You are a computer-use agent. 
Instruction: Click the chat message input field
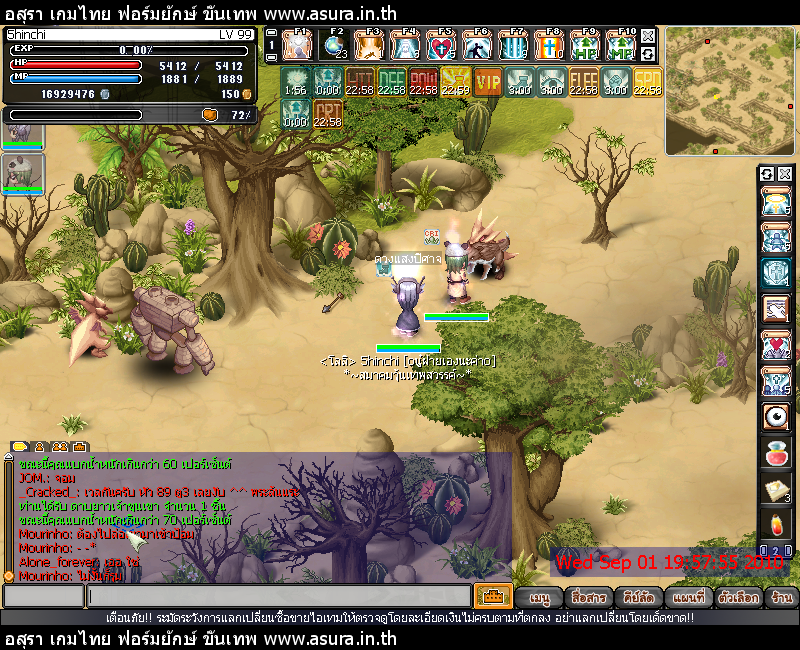278,596
